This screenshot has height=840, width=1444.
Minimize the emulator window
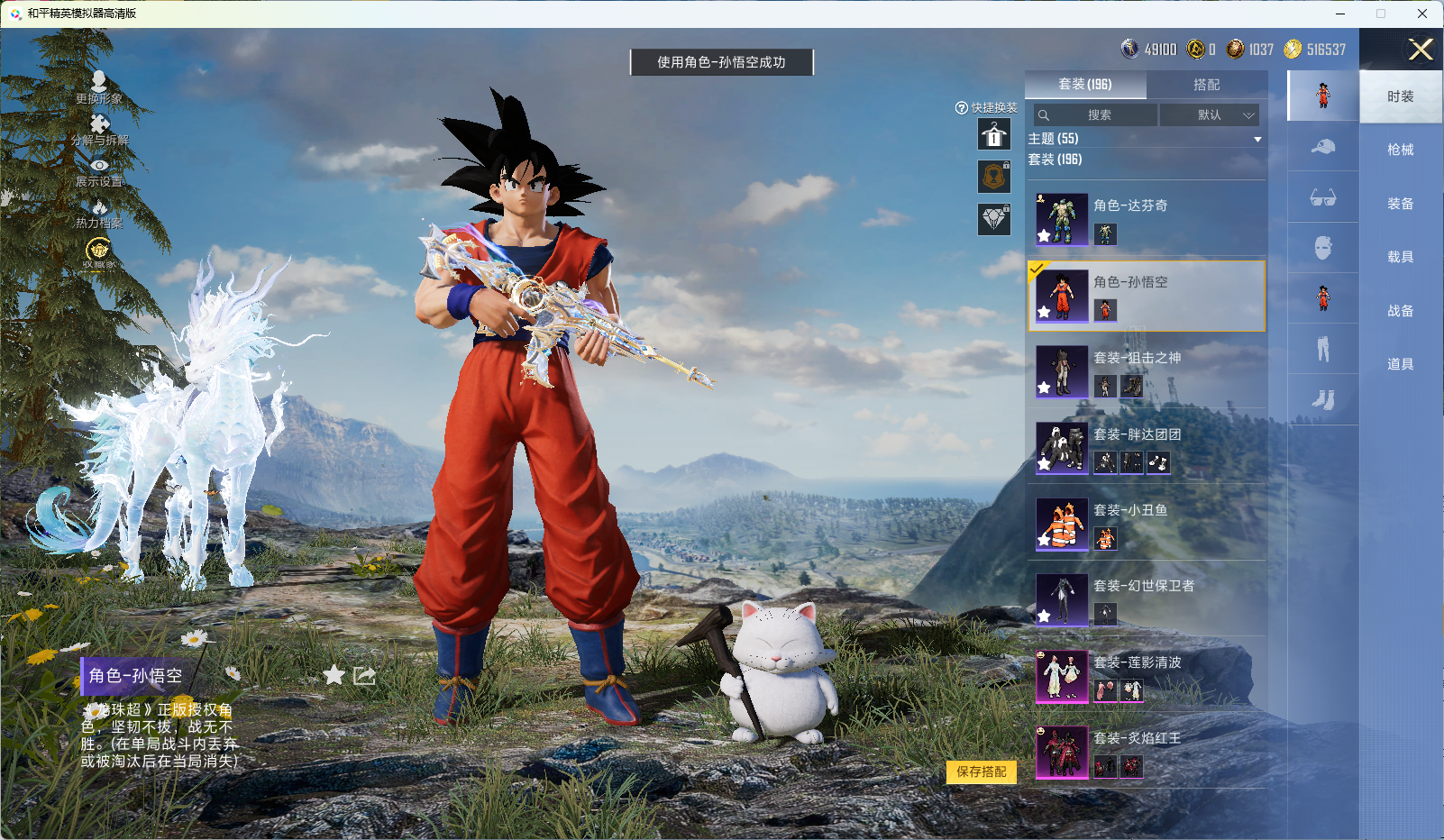pos(1339,14)
